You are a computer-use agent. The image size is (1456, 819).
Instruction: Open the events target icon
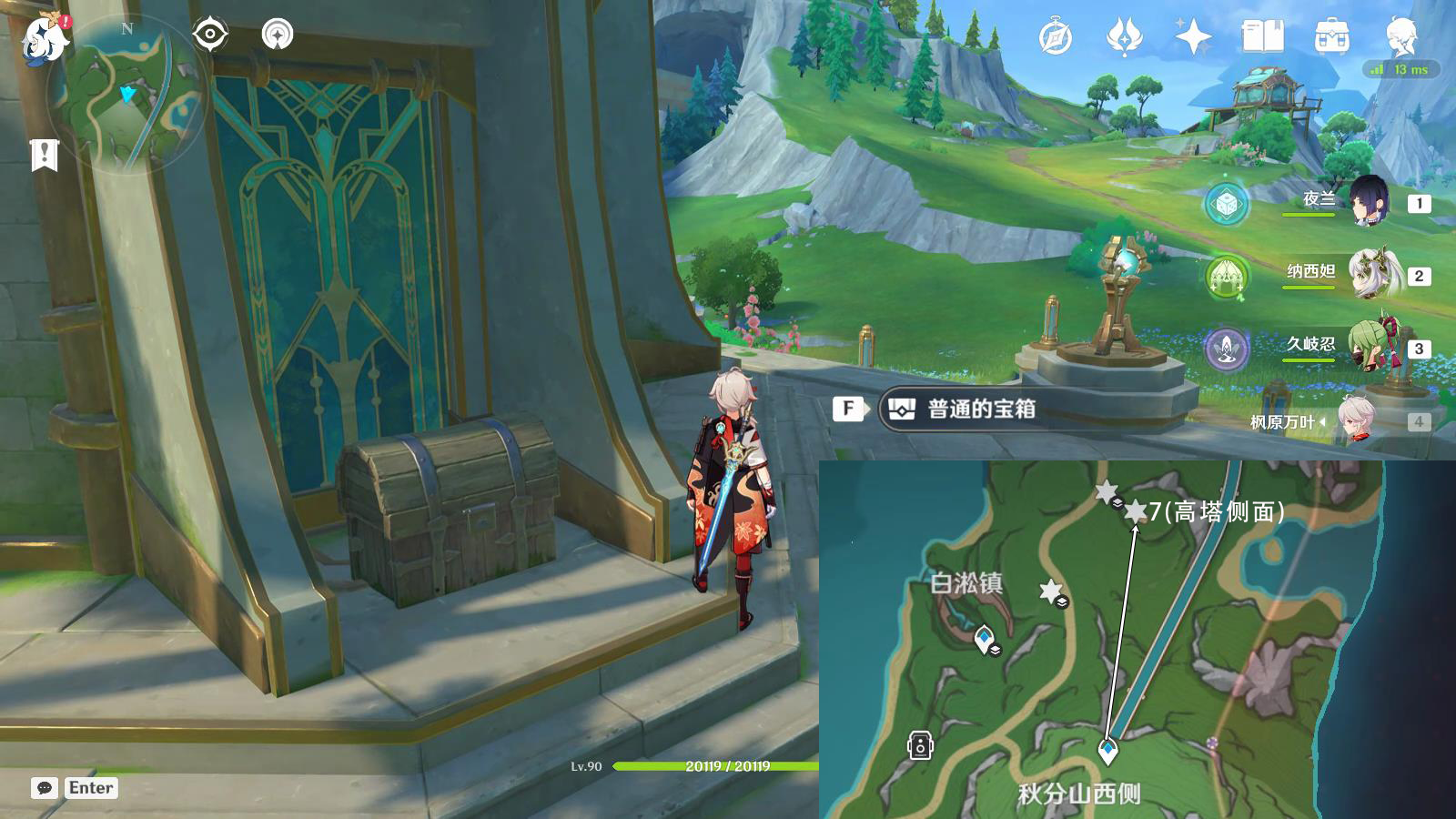[210, 35]
